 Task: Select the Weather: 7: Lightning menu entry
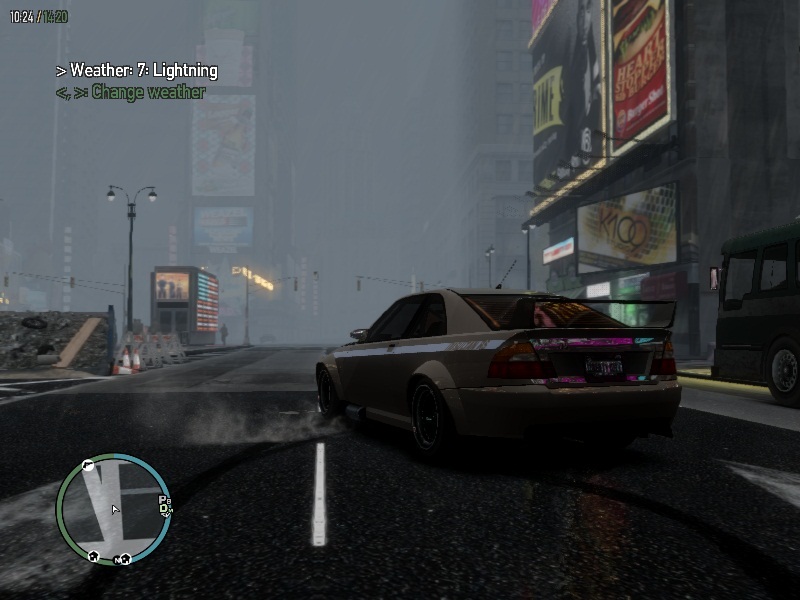(x=137, y=71)
